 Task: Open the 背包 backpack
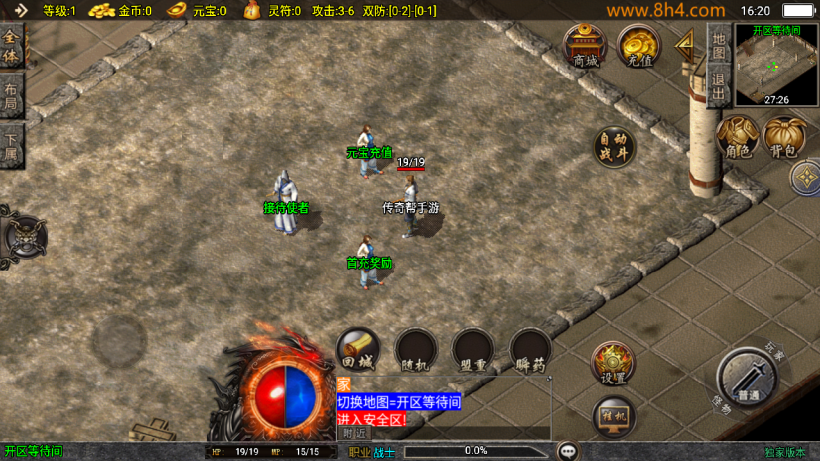click(784, 137)
